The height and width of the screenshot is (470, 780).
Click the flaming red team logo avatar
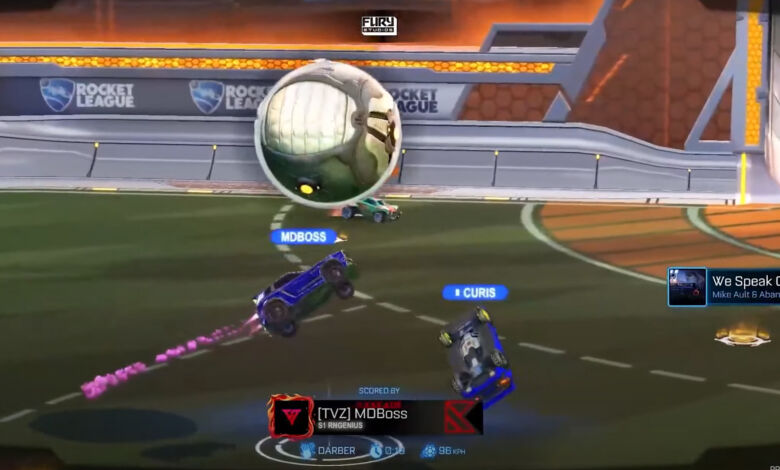(291, 416)
